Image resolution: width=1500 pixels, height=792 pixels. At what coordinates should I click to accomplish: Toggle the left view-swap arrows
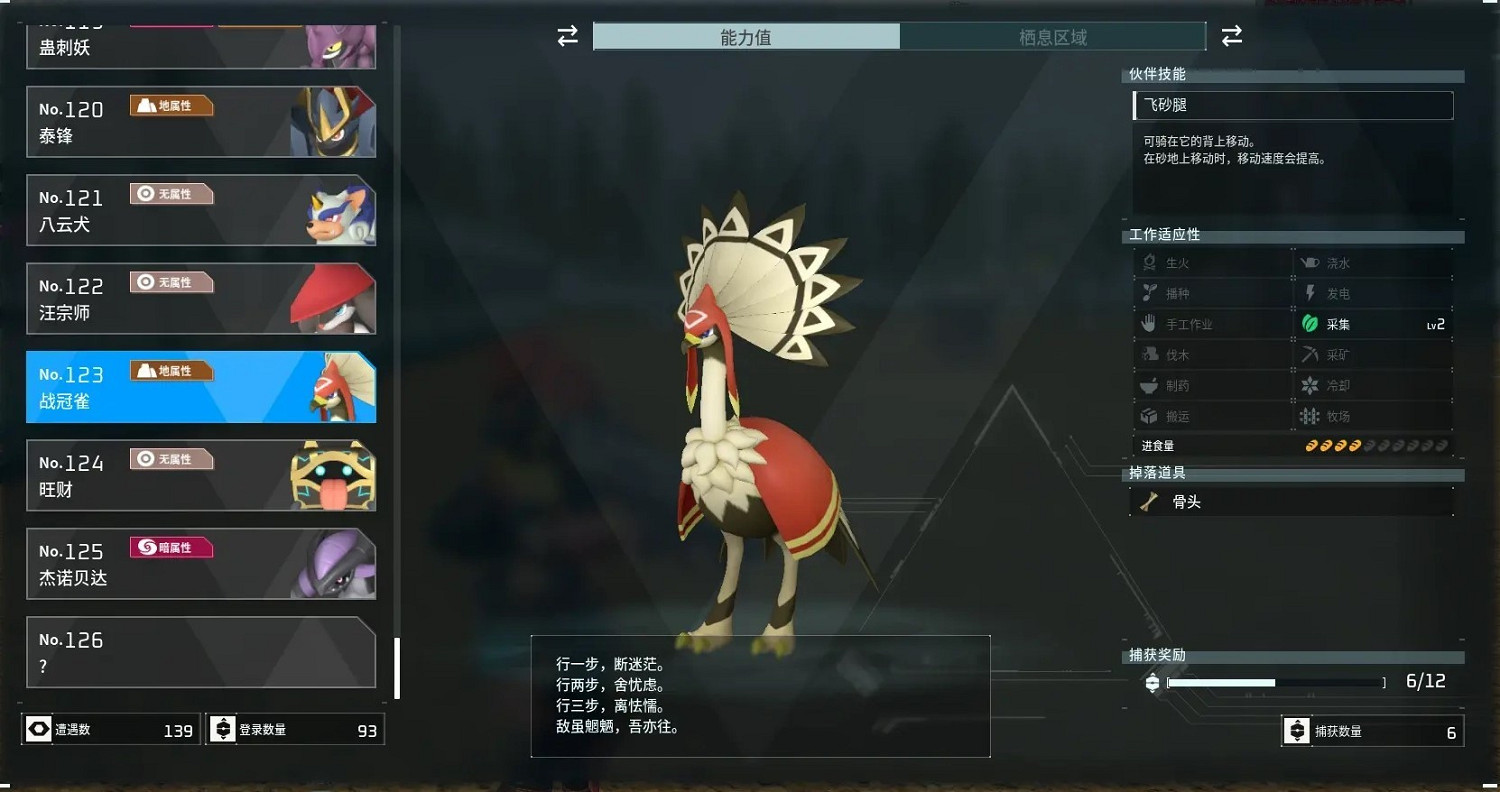click(567, 36)
